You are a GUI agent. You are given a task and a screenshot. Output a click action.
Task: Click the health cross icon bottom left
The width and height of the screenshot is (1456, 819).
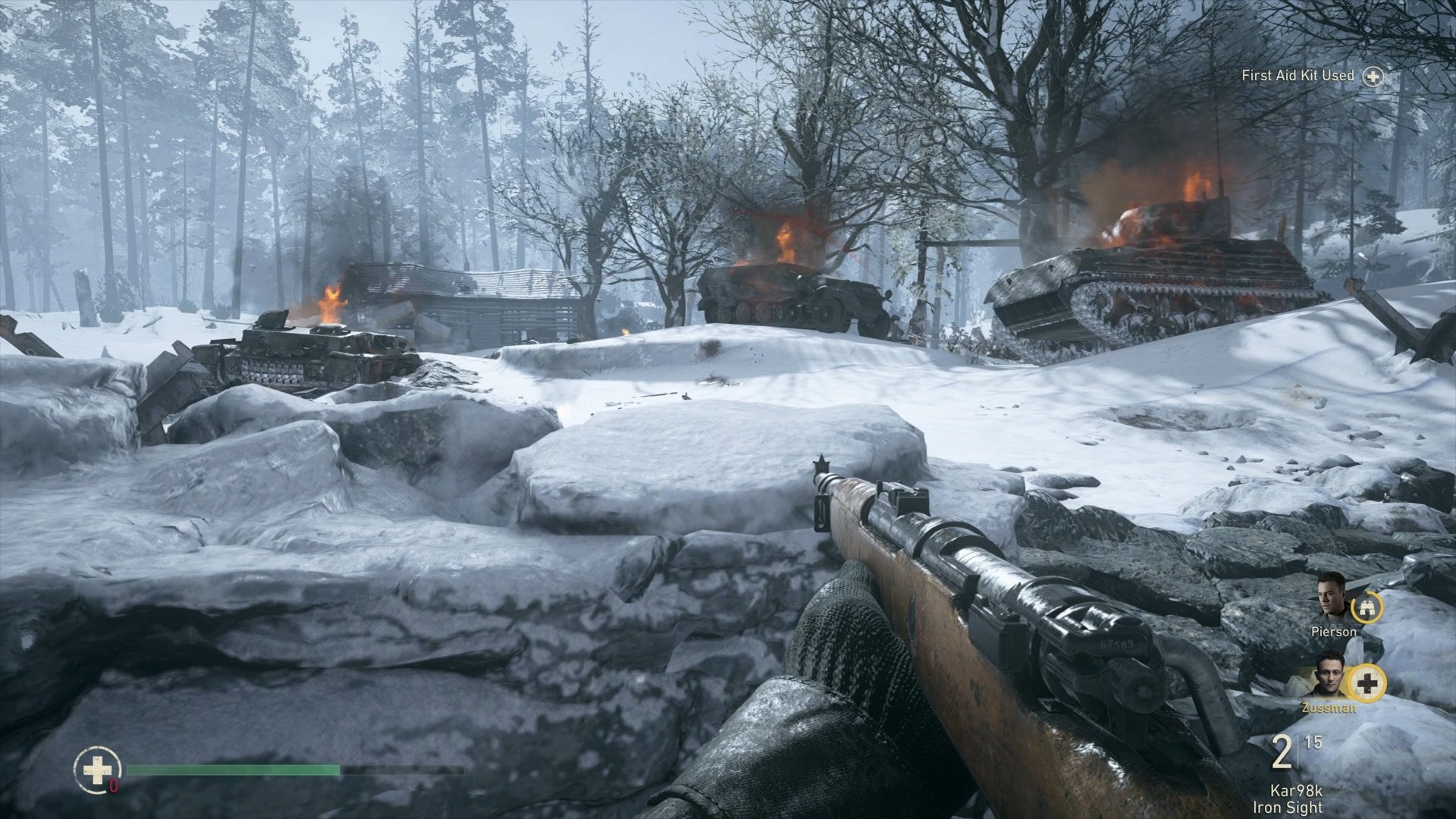(97, 770)
